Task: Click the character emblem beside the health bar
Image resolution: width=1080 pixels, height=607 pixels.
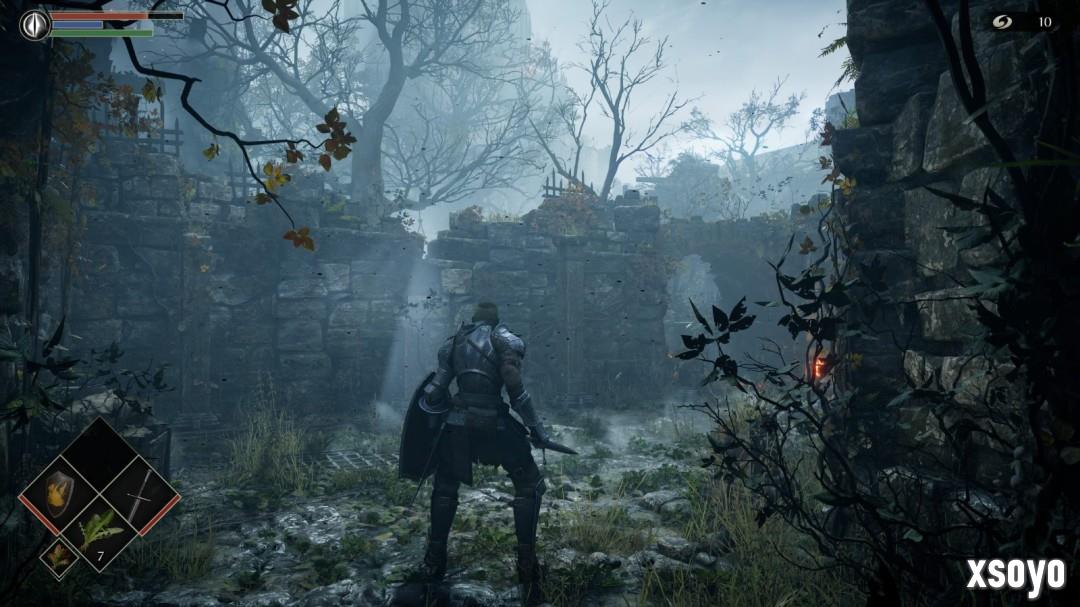Action: [35, 24]
